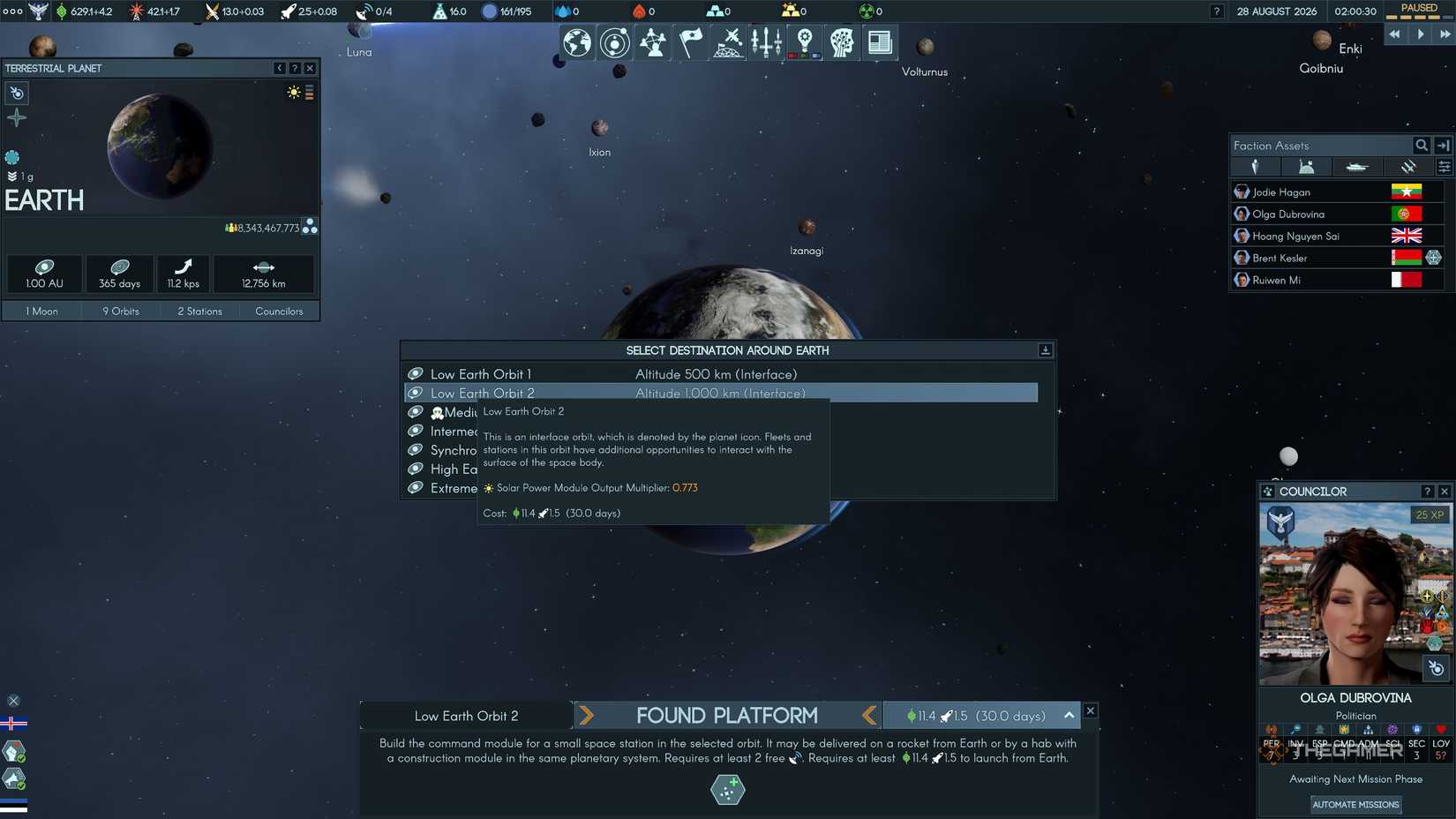The width and height of the screenshot is (1456, 819).
Task: Toggle the orbit overlay icon on the planet panel
Action: click(x=16, y=93)
